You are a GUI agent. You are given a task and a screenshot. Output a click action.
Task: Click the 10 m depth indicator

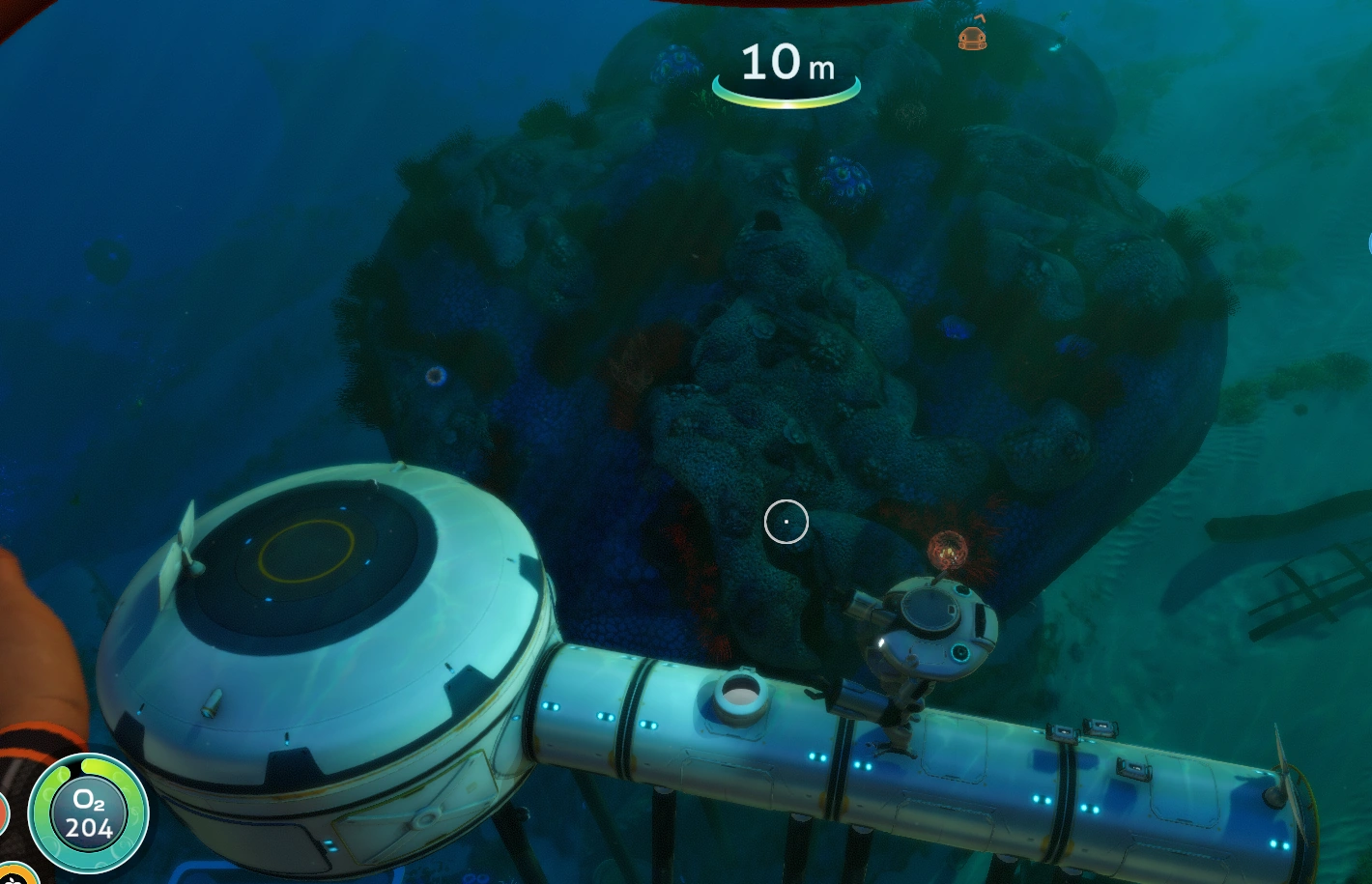click(785, 63)
